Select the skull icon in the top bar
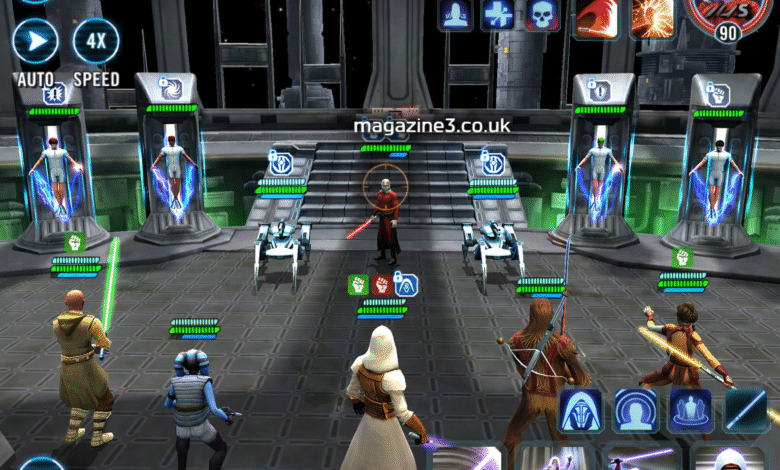The height and width of the screenshot is (470, 780). [541, 14]
